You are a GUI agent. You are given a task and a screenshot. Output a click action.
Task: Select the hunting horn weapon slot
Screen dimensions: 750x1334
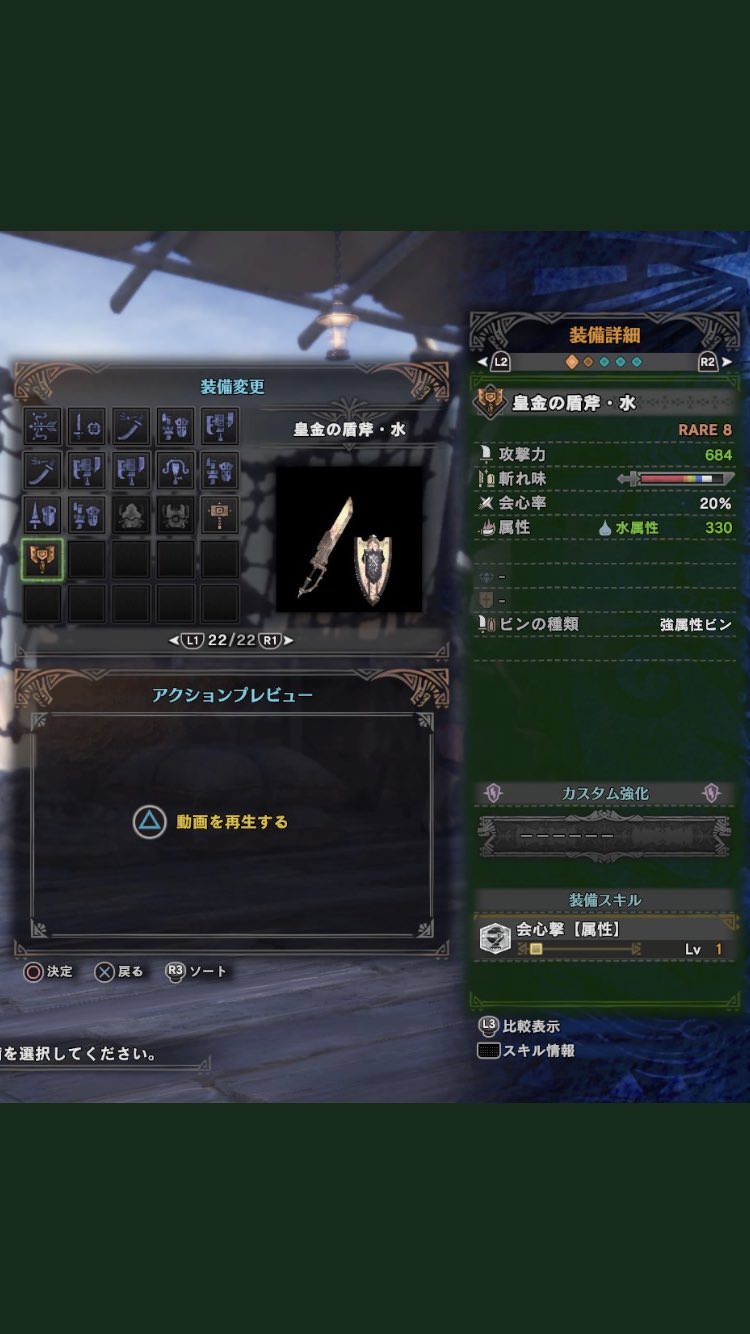tap(175, 471)
